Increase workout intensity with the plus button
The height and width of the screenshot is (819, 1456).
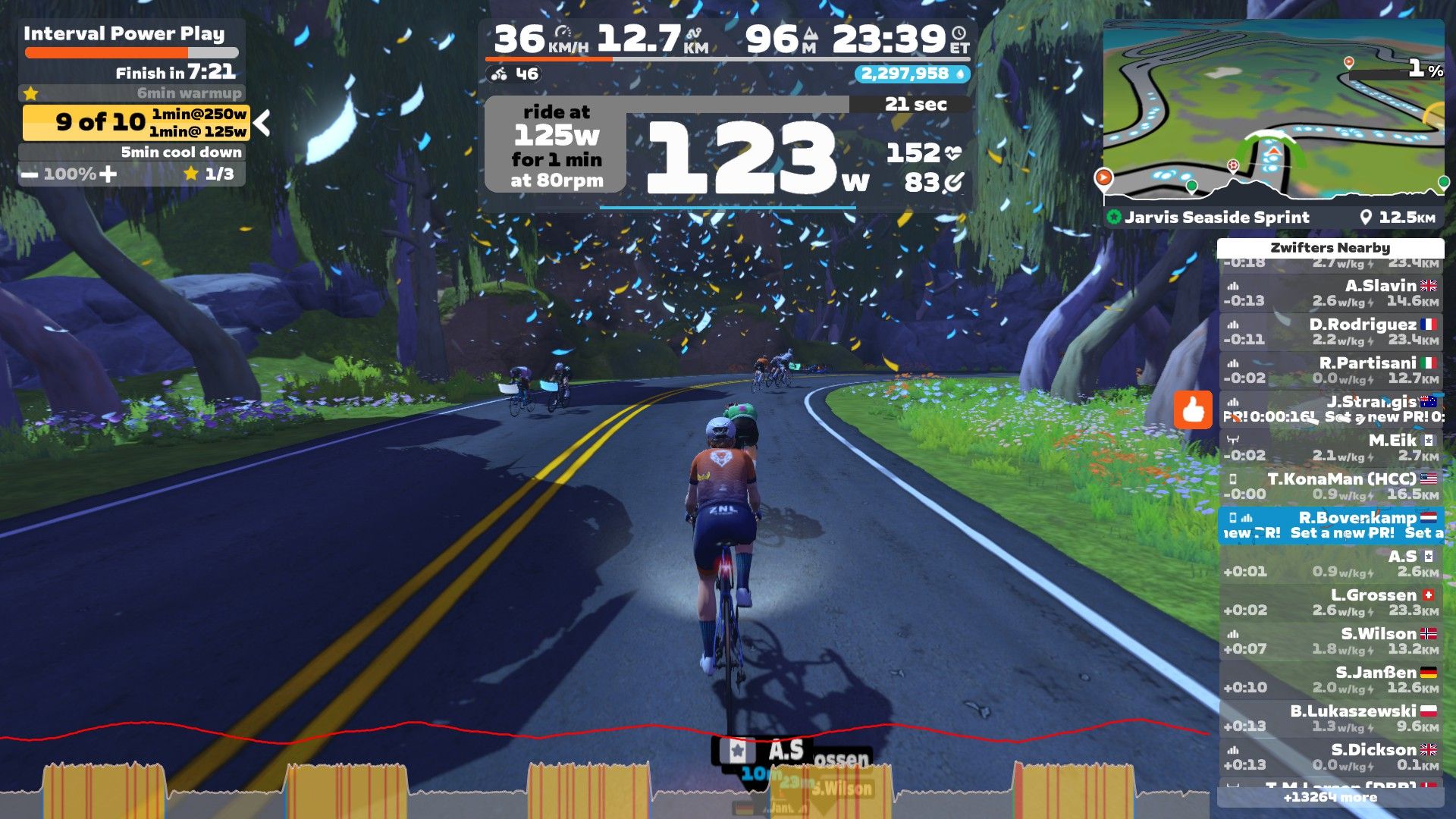[x=108, y=174]
